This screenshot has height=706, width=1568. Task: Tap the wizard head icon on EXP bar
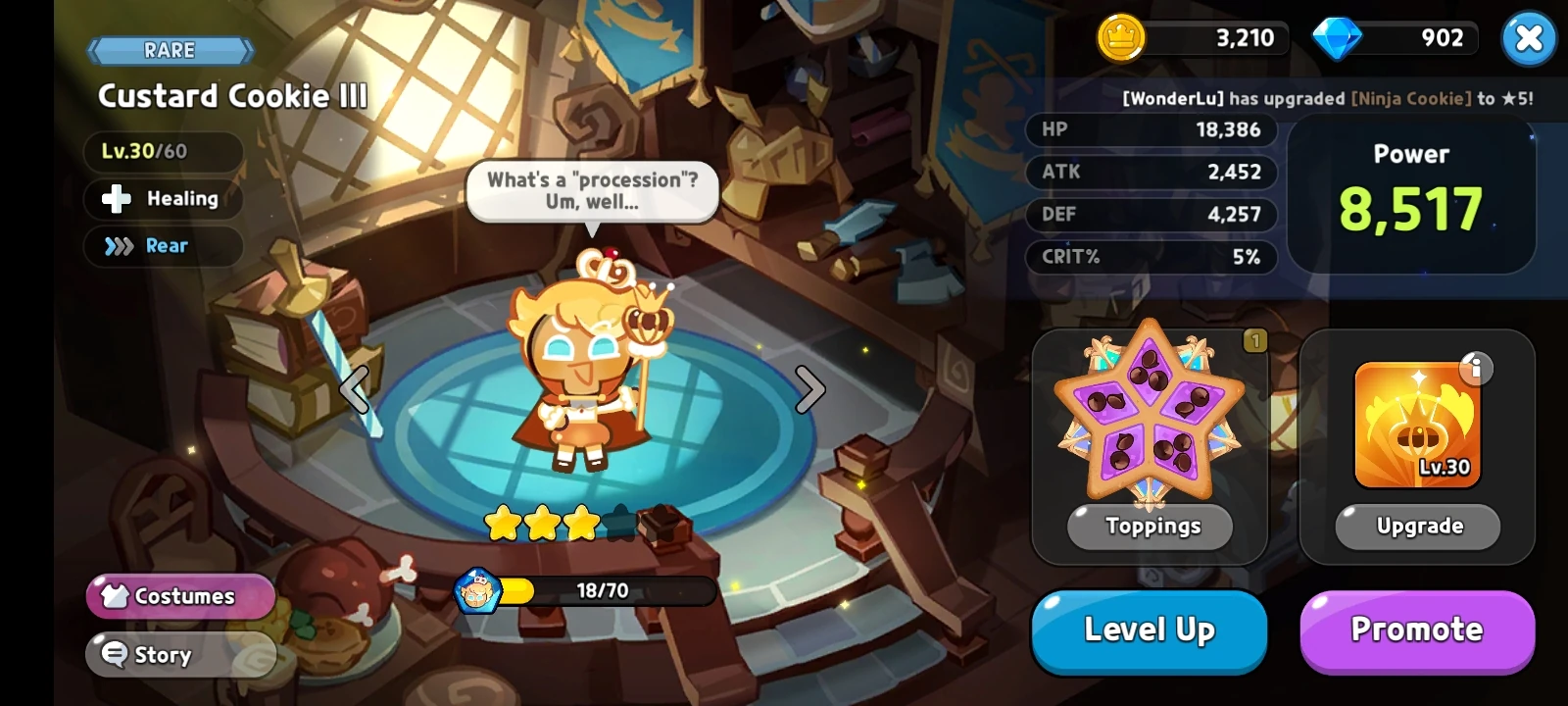tap(477, 590)
